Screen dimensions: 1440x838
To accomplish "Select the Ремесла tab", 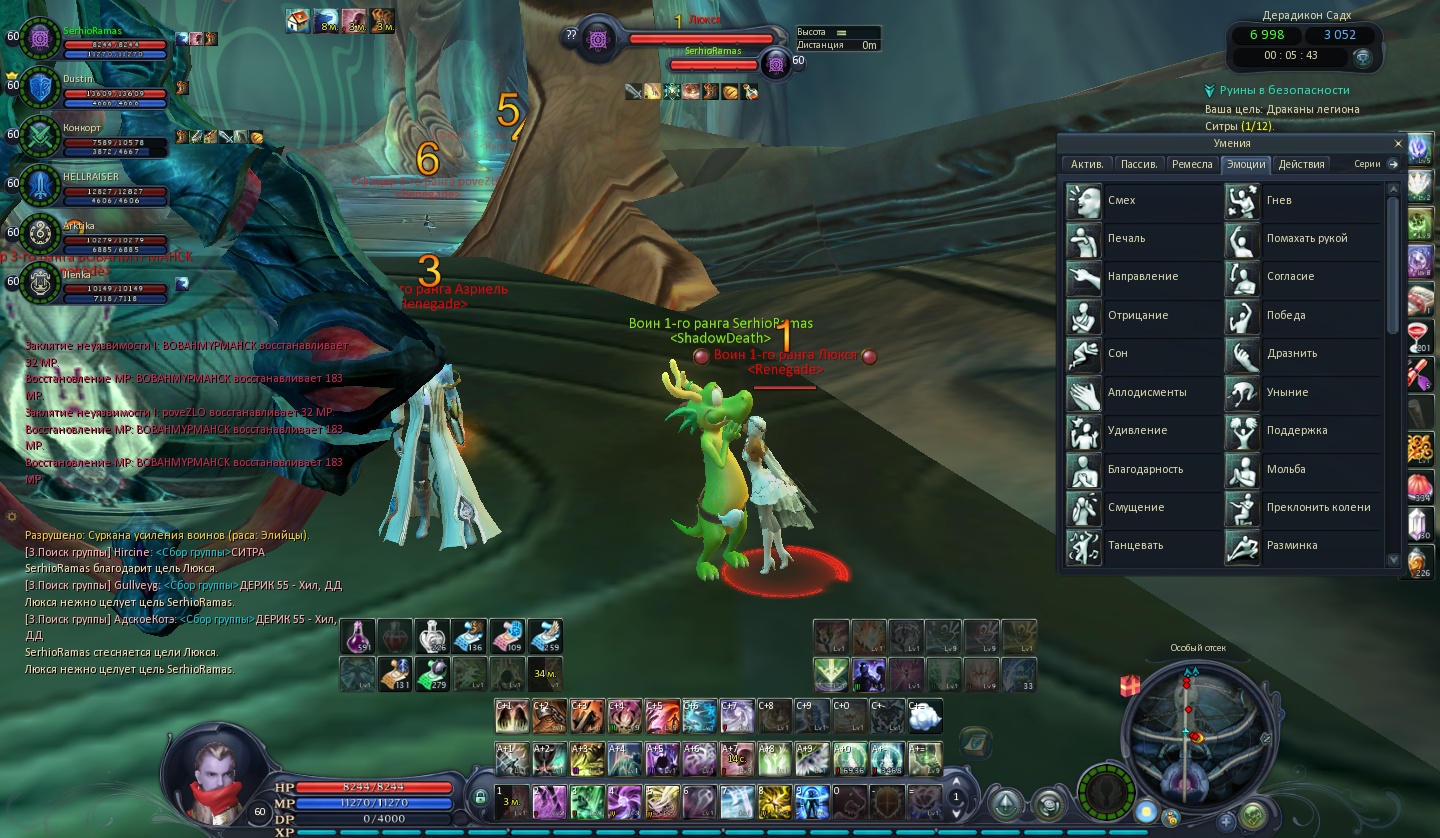I will [1192, 164].
